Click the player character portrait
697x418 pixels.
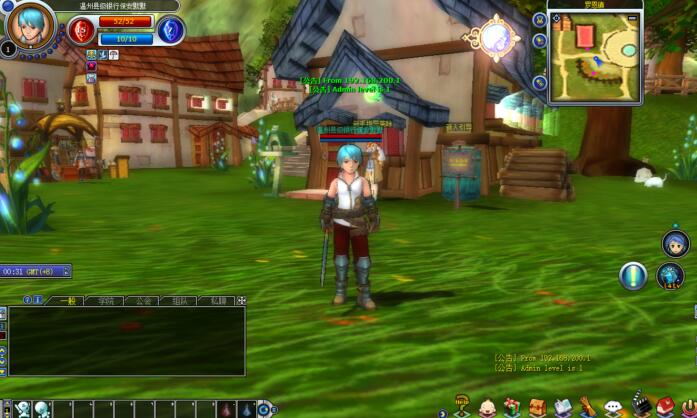[x=30, y=23]
